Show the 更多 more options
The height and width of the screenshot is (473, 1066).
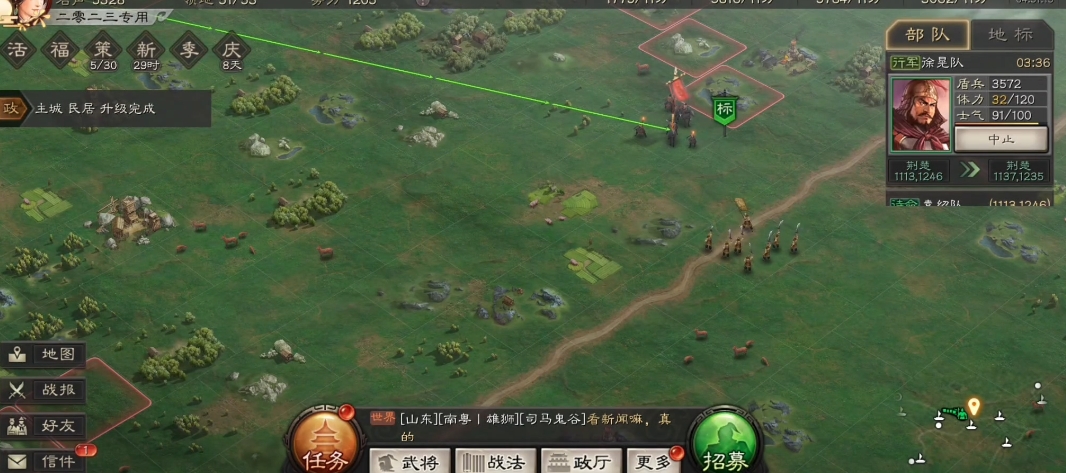[x=653, y=462]
